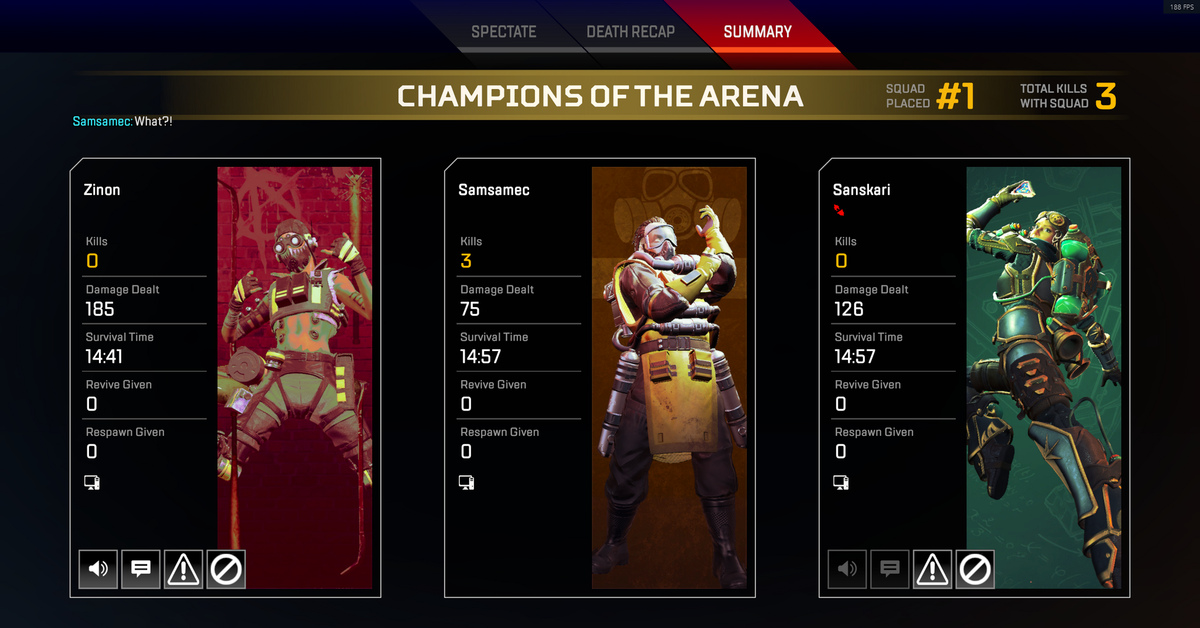Viewport: 1200px width, 628px height.
Task: Report Zinon using the warning icon
Action: click(183, 569)
